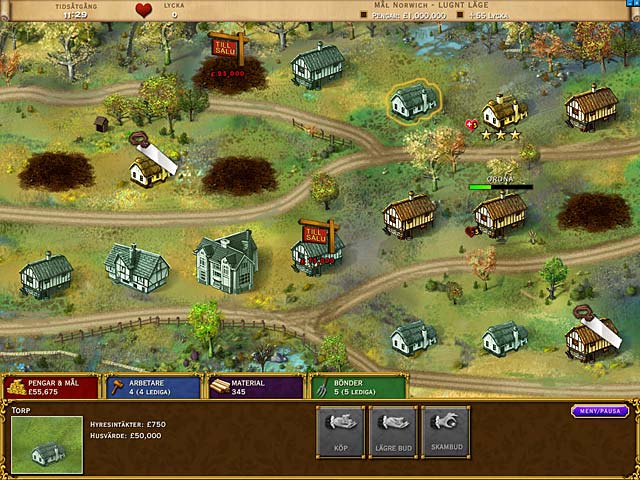Click the Torp house thumbnail
Image resolution: width=640 pixels, height=480 pixels.
[x=47, y=446]
